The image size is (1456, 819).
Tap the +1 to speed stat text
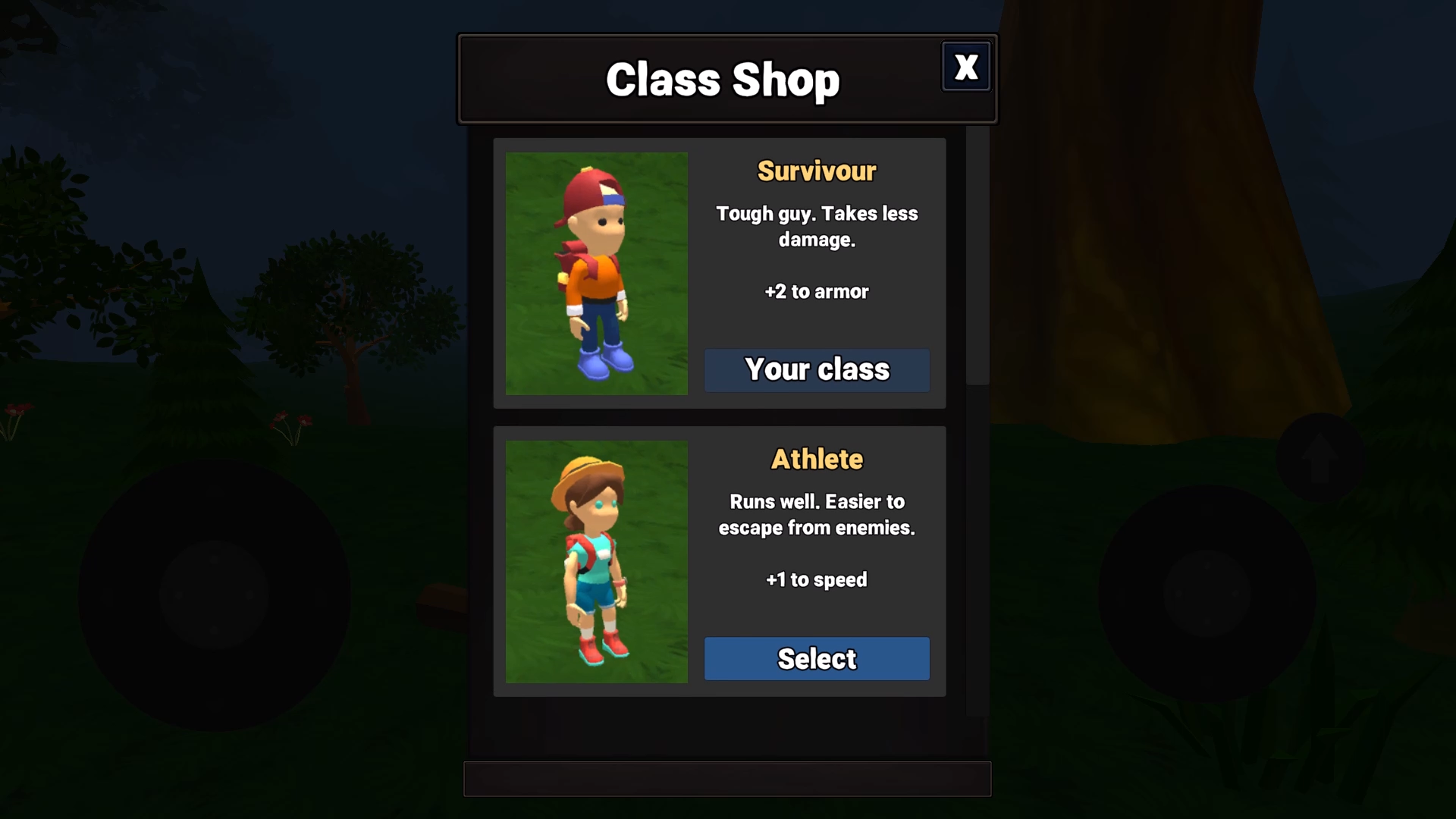click(816, 579)
